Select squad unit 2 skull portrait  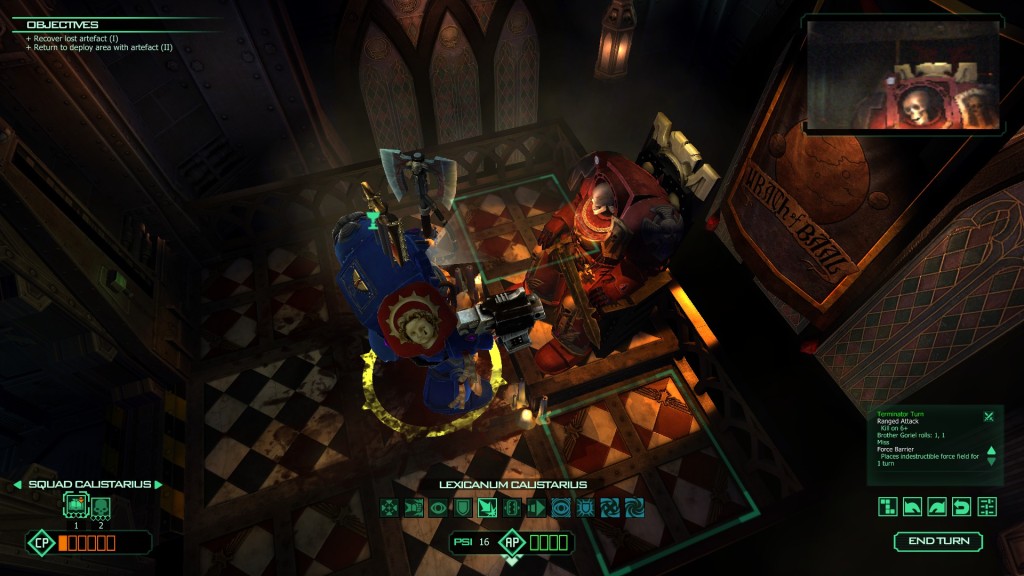(x=100, y=505)
